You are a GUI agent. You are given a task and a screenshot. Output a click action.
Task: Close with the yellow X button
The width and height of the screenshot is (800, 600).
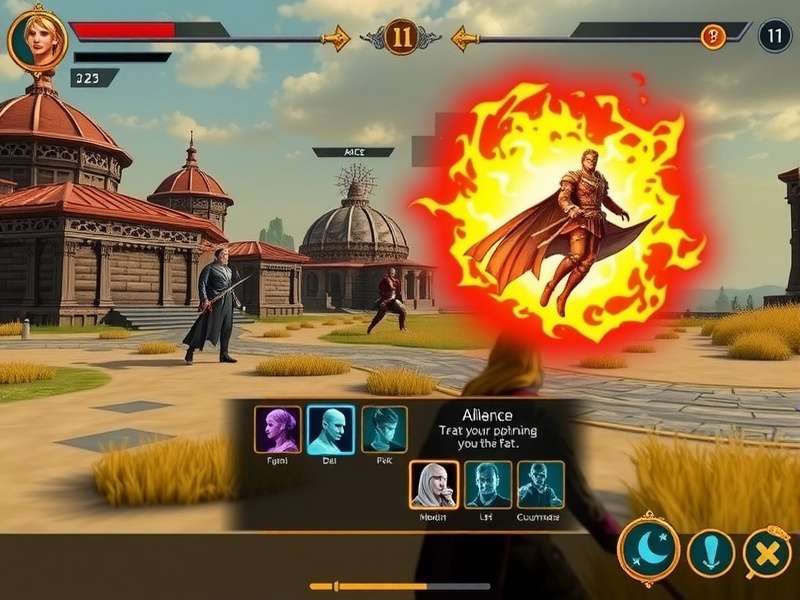click(x=766, y=553)
